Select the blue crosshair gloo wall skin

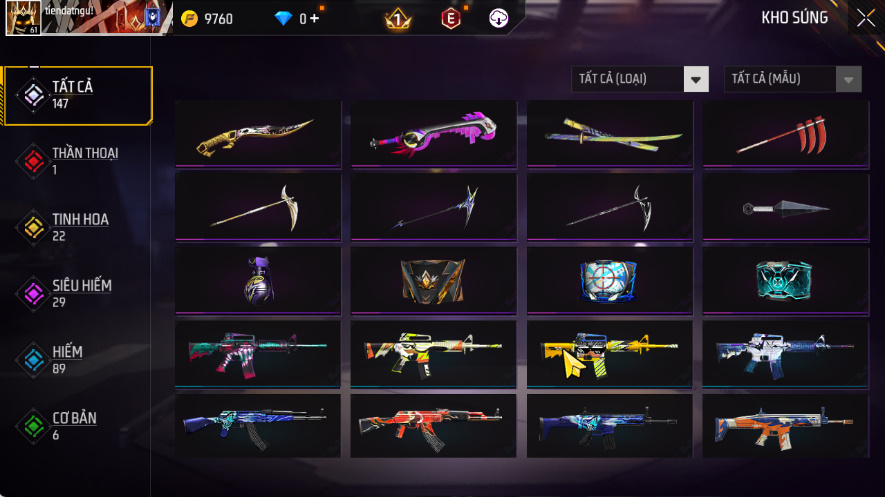coord(611,280)
